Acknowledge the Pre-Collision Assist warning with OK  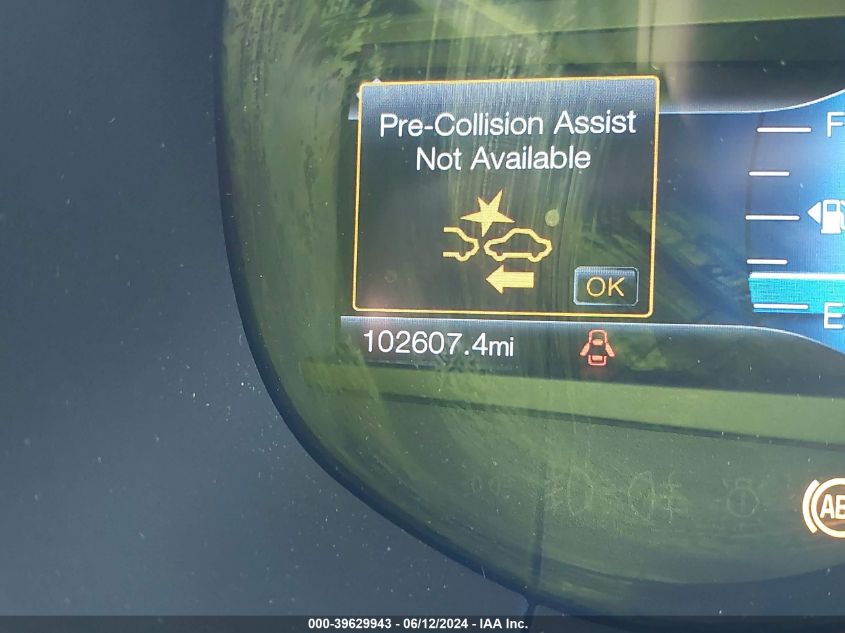pyautogui.click(x=605, y=287)
